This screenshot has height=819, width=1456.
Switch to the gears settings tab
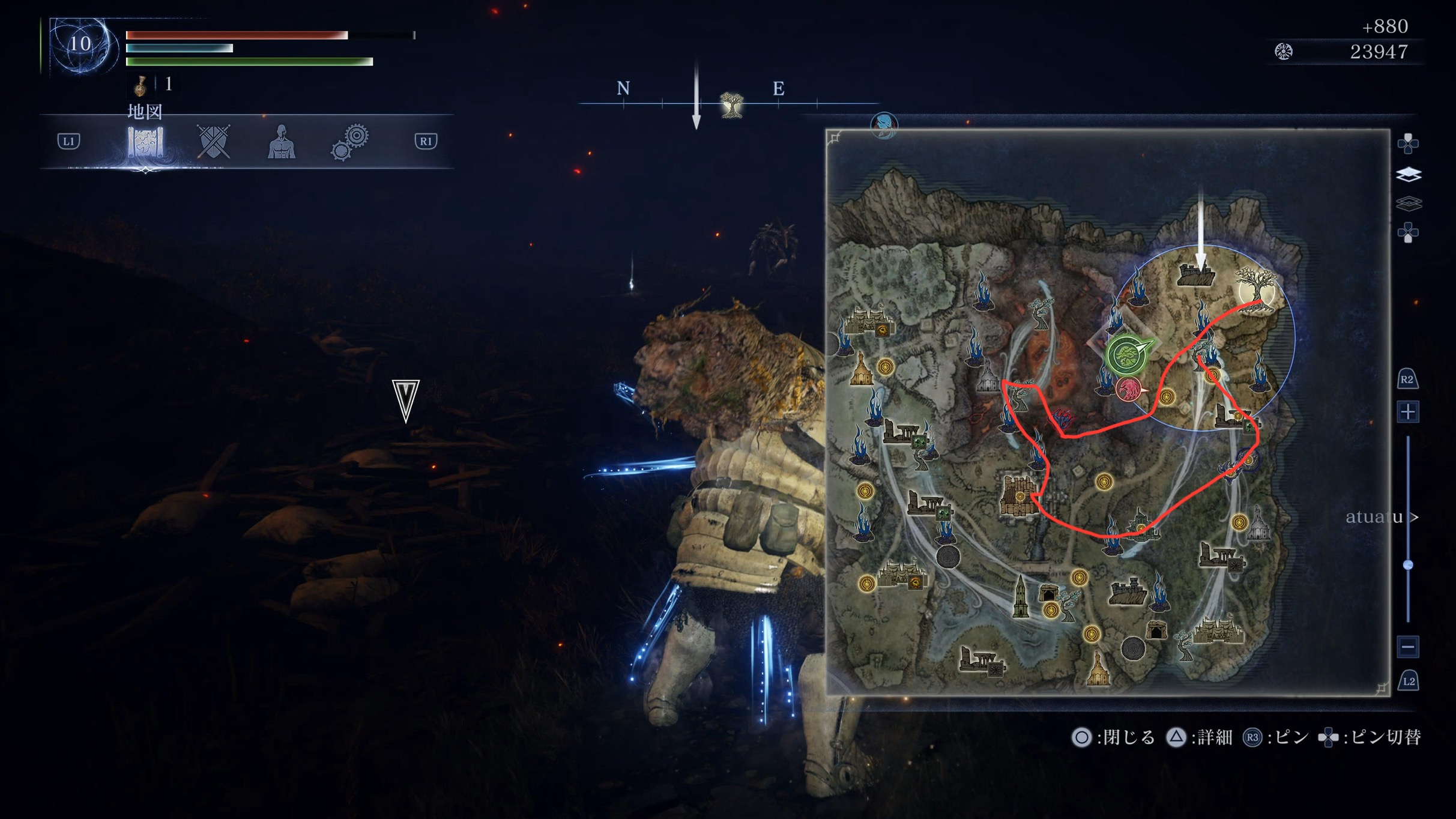tap(349, 142)
